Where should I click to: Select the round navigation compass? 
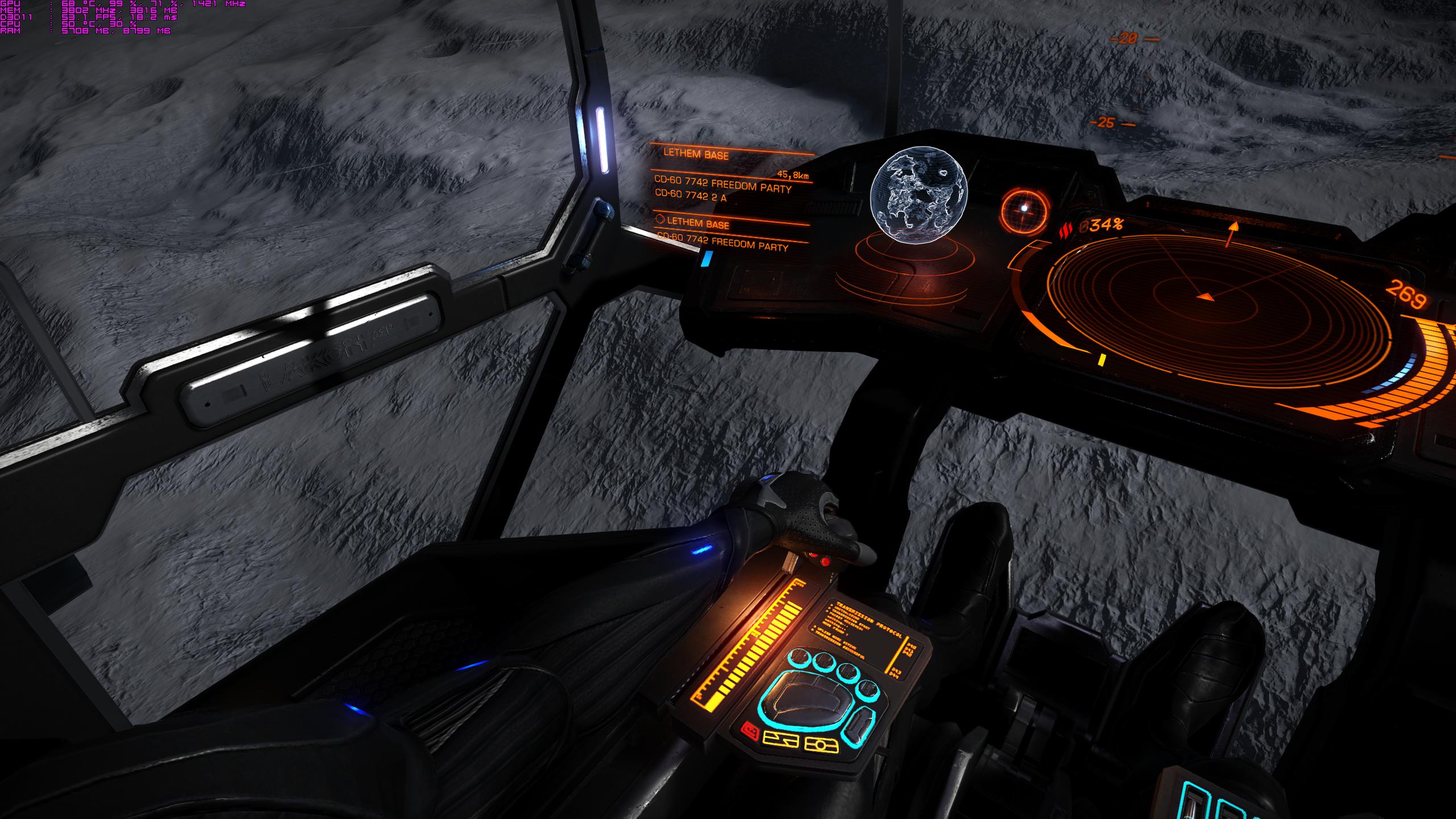point(1024,211)
